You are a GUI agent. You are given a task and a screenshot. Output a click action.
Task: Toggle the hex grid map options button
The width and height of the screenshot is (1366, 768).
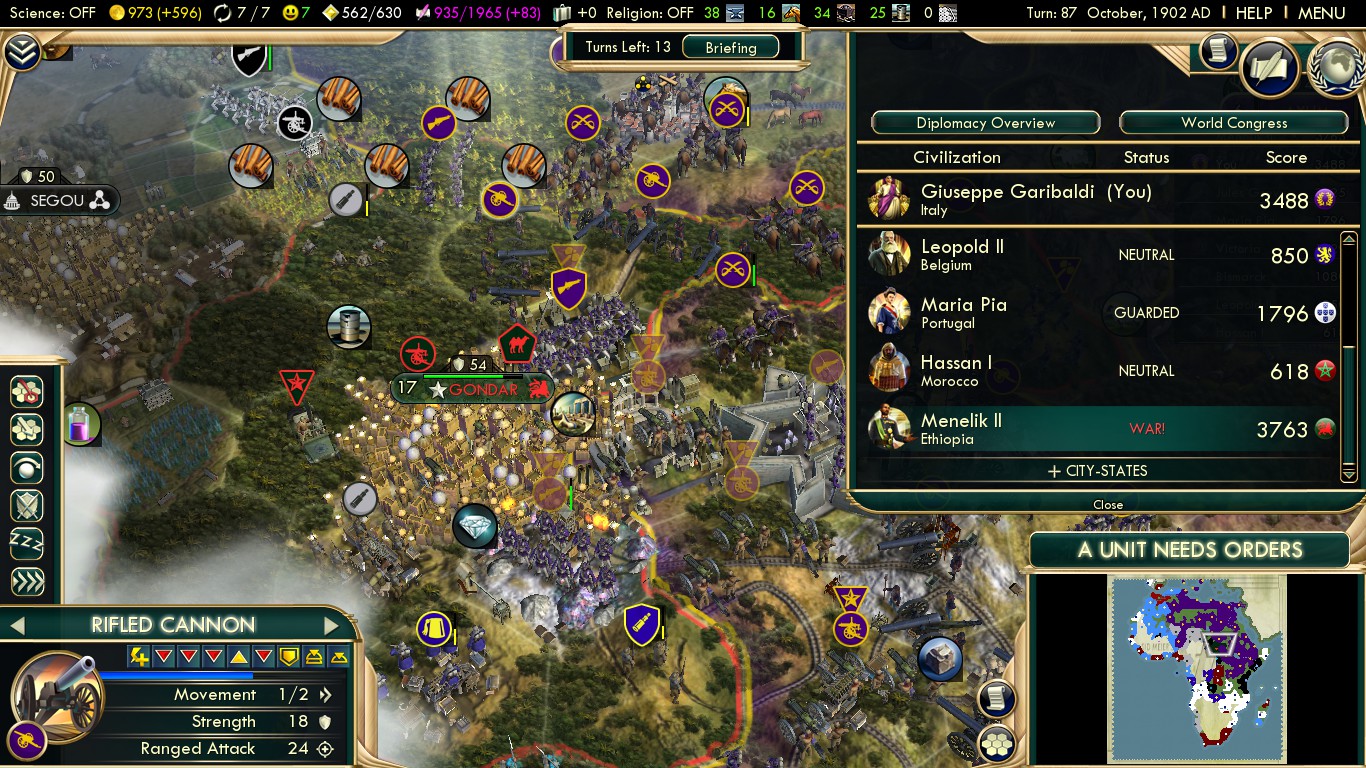pyautogui.click(x=996, y=743)
